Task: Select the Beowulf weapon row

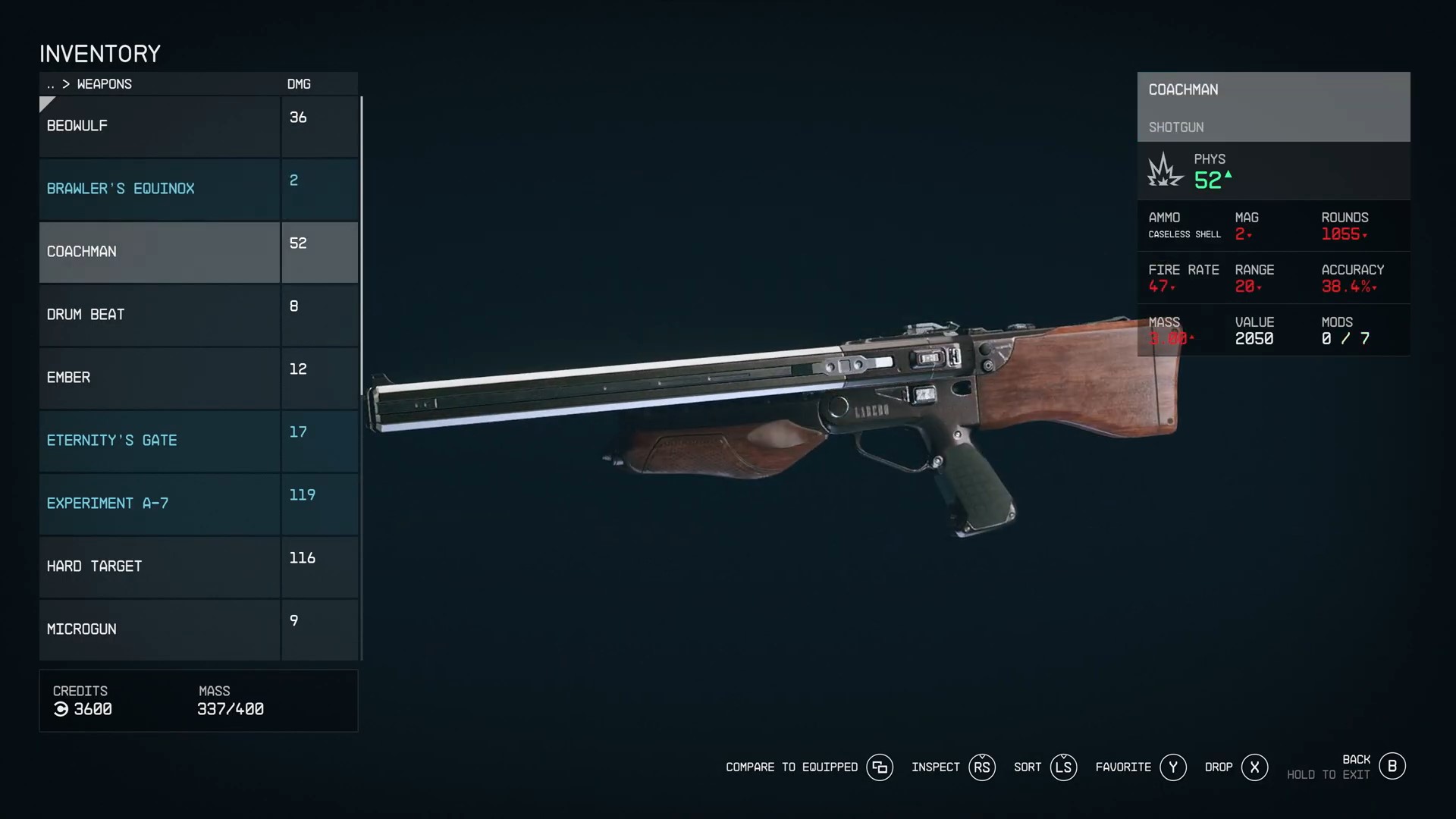Action: 159,126
